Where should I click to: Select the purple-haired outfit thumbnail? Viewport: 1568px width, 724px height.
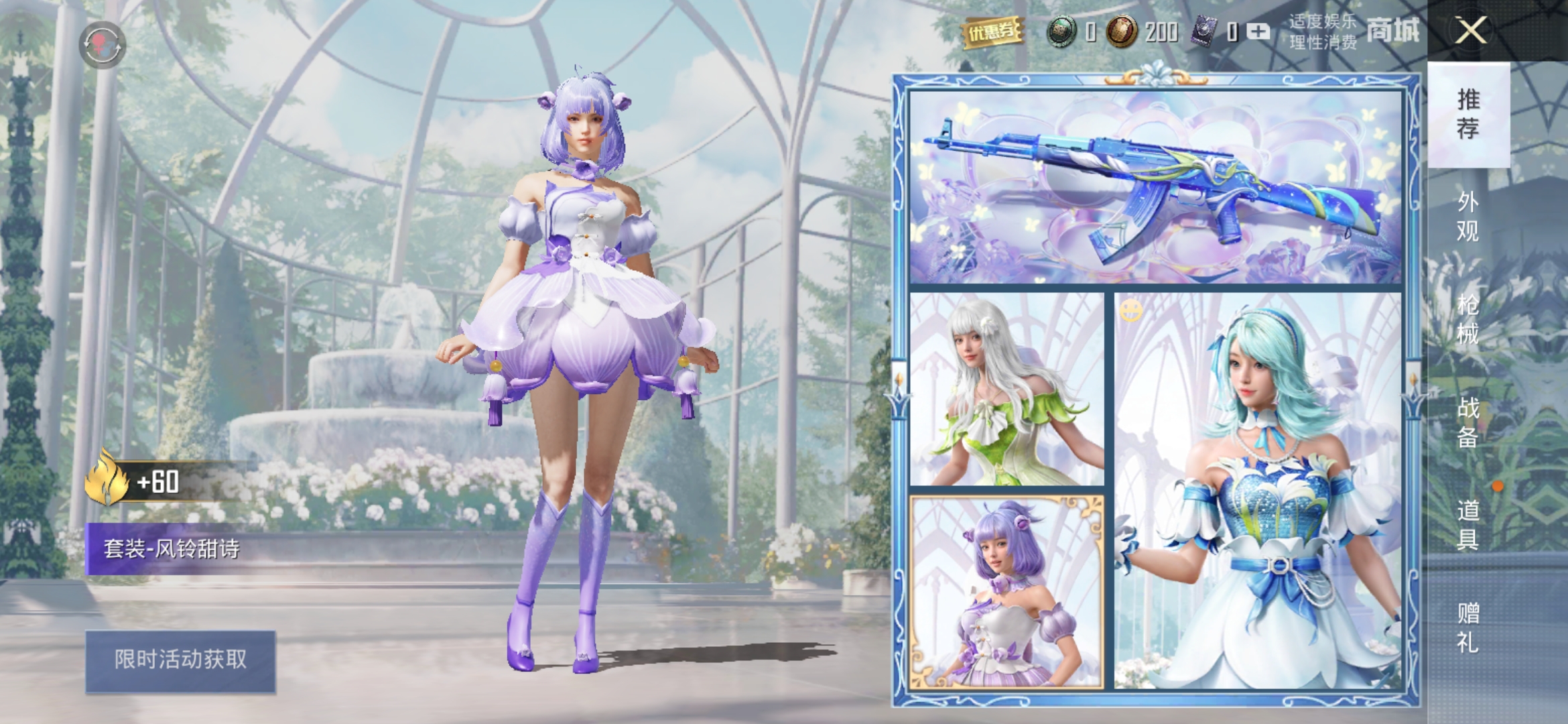click(1006, 591)
